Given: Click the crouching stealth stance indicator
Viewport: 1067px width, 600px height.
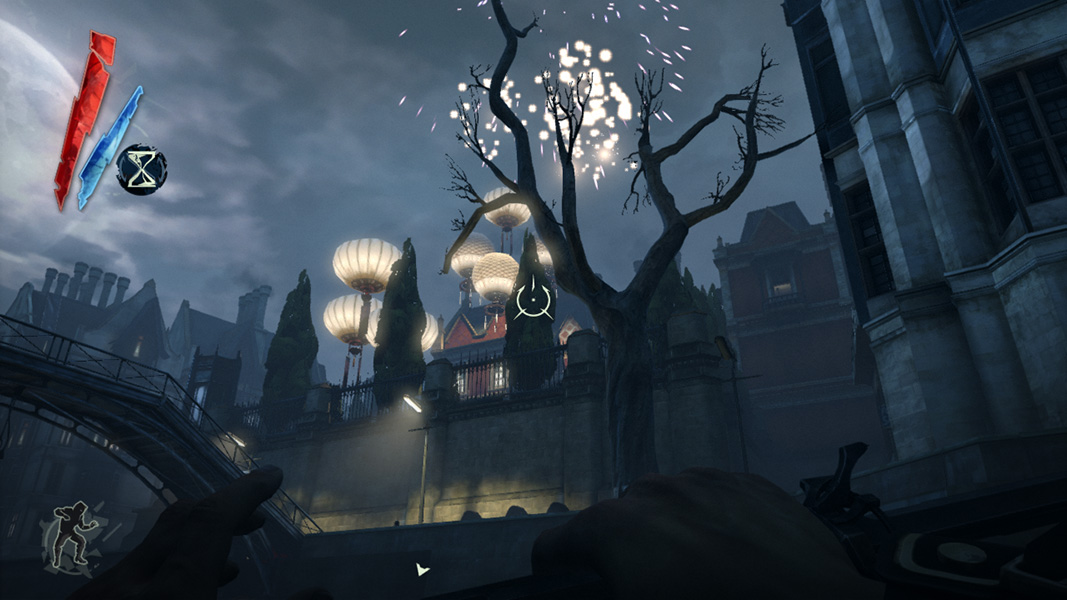Looking at the screenshot, I should 68,539.
